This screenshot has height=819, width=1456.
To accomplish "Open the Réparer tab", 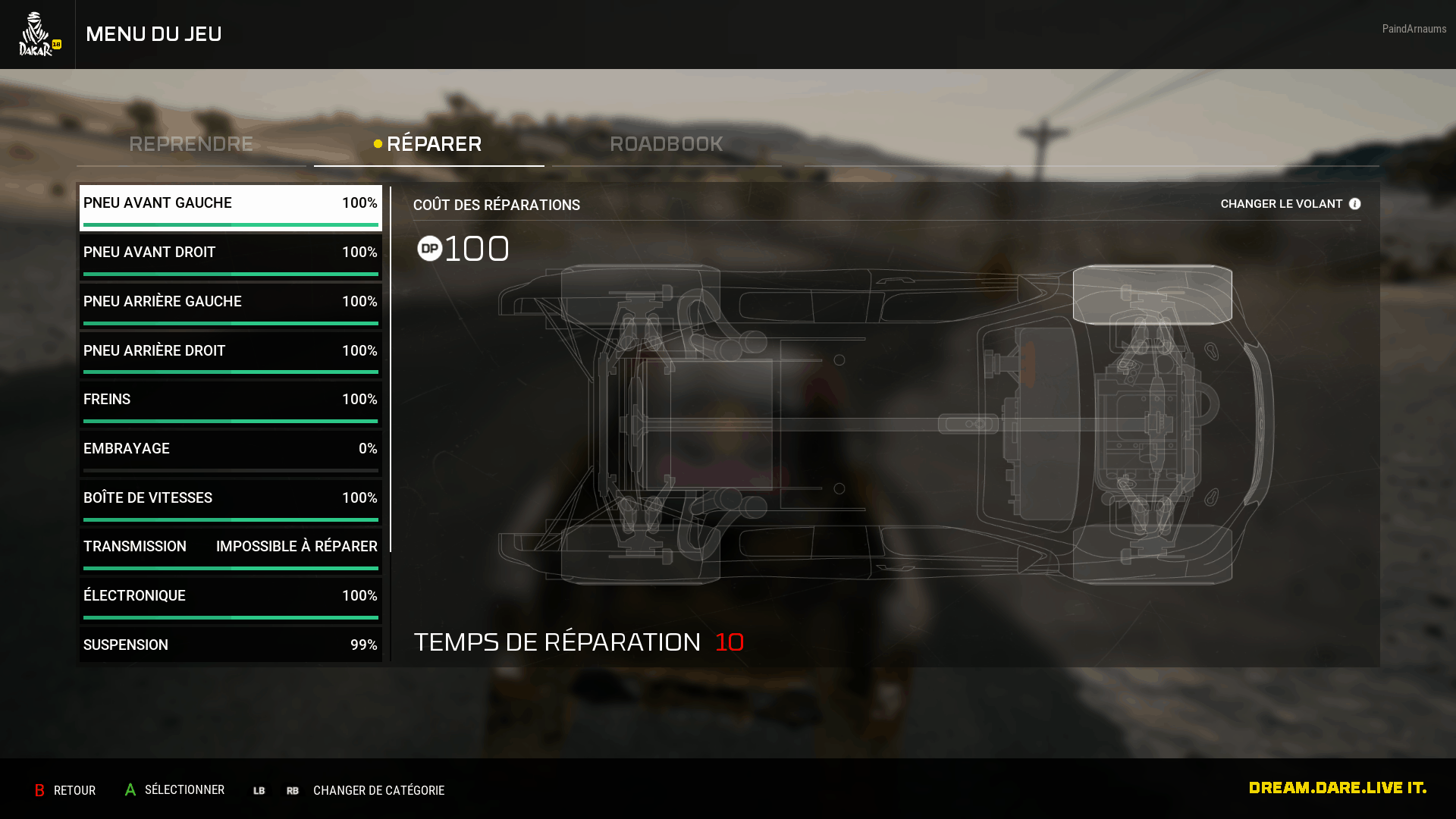I will pyautogui.click(x=429, y=144).
